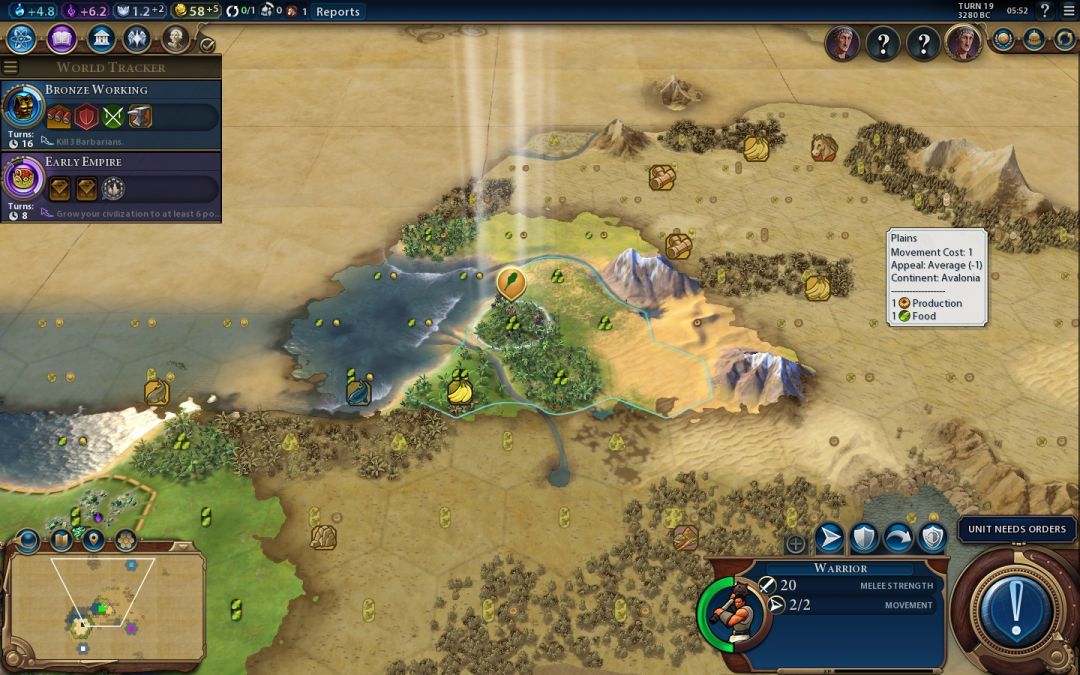Image resolution: width=1080 pixels, height=675 pixels.
Task: Open the science Tech Tree
Action: click(22, 39)
